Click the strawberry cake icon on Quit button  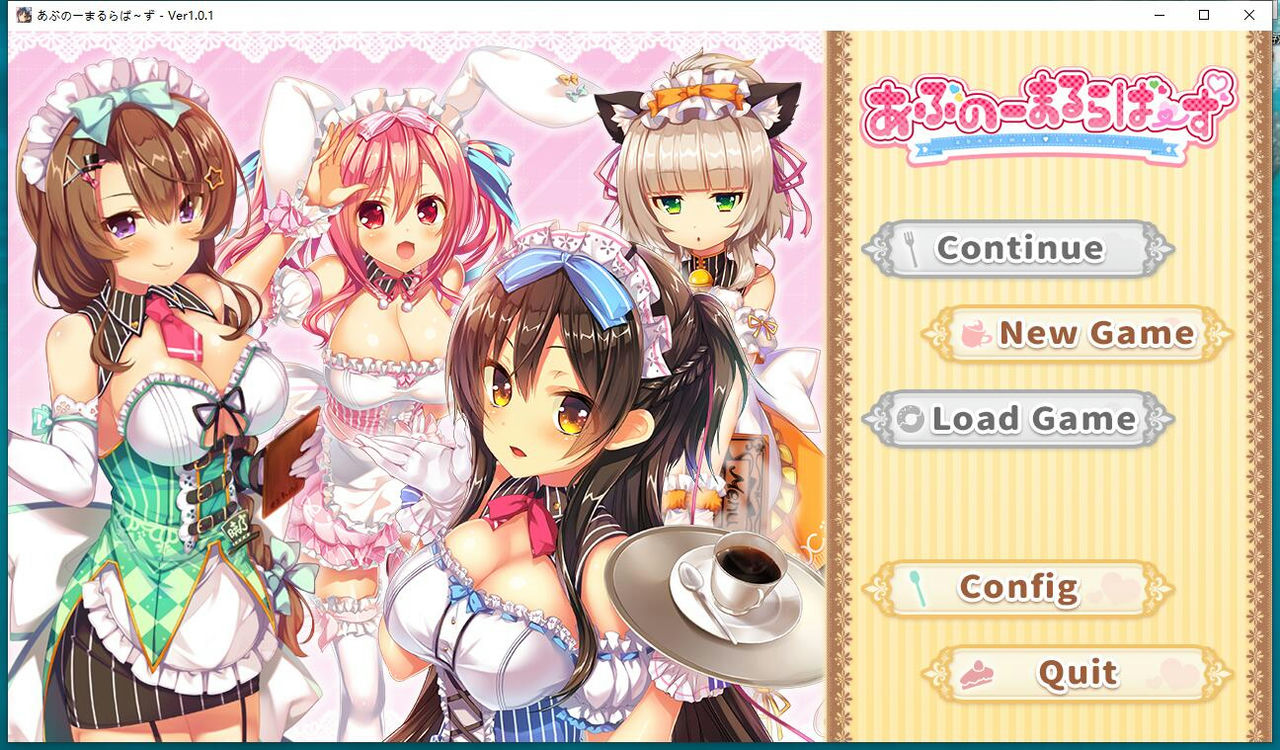(x=976, y=673)
